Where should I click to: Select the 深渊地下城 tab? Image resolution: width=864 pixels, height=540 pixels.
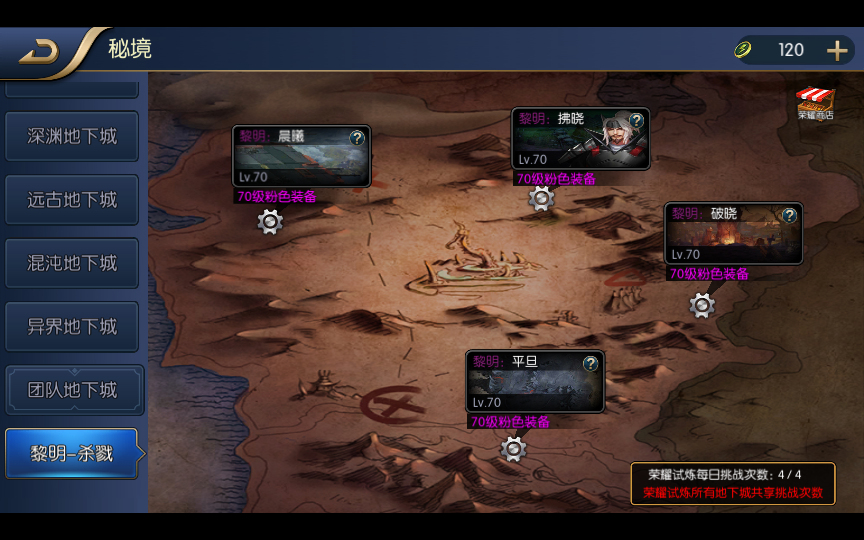coord(72,136)
